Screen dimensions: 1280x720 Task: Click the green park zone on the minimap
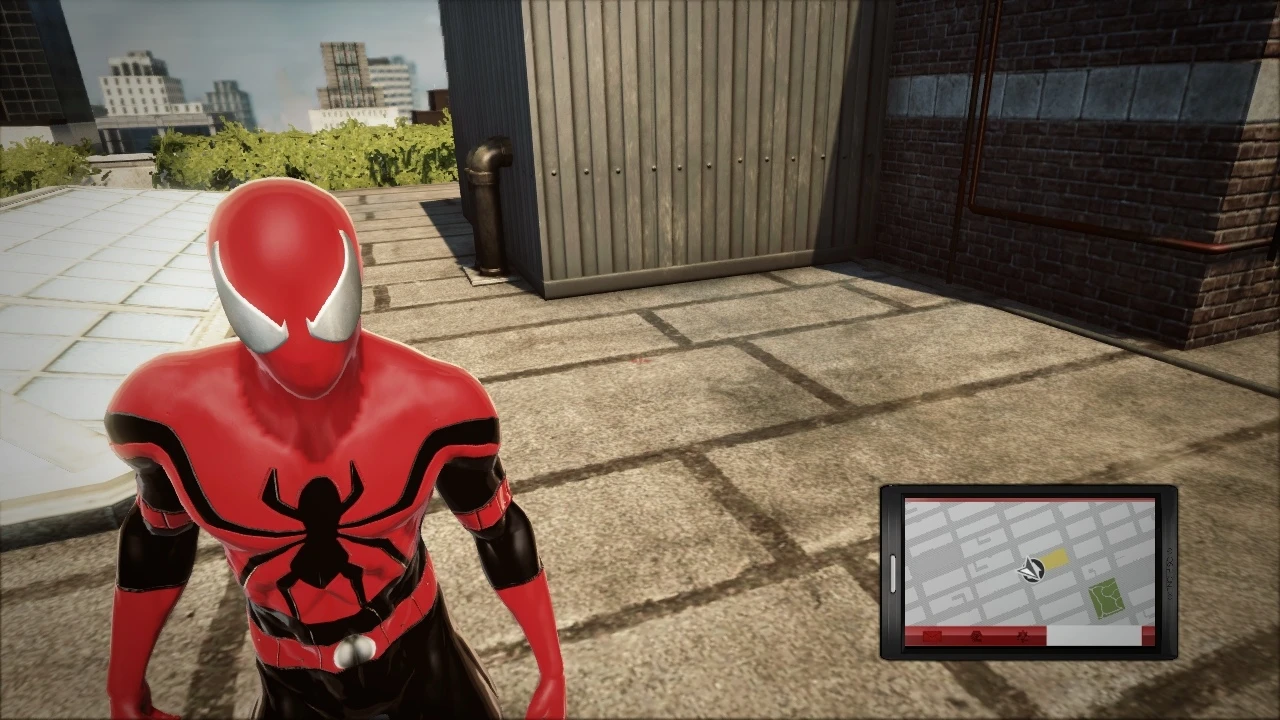pyautogui.click(x=1106, y=597)
